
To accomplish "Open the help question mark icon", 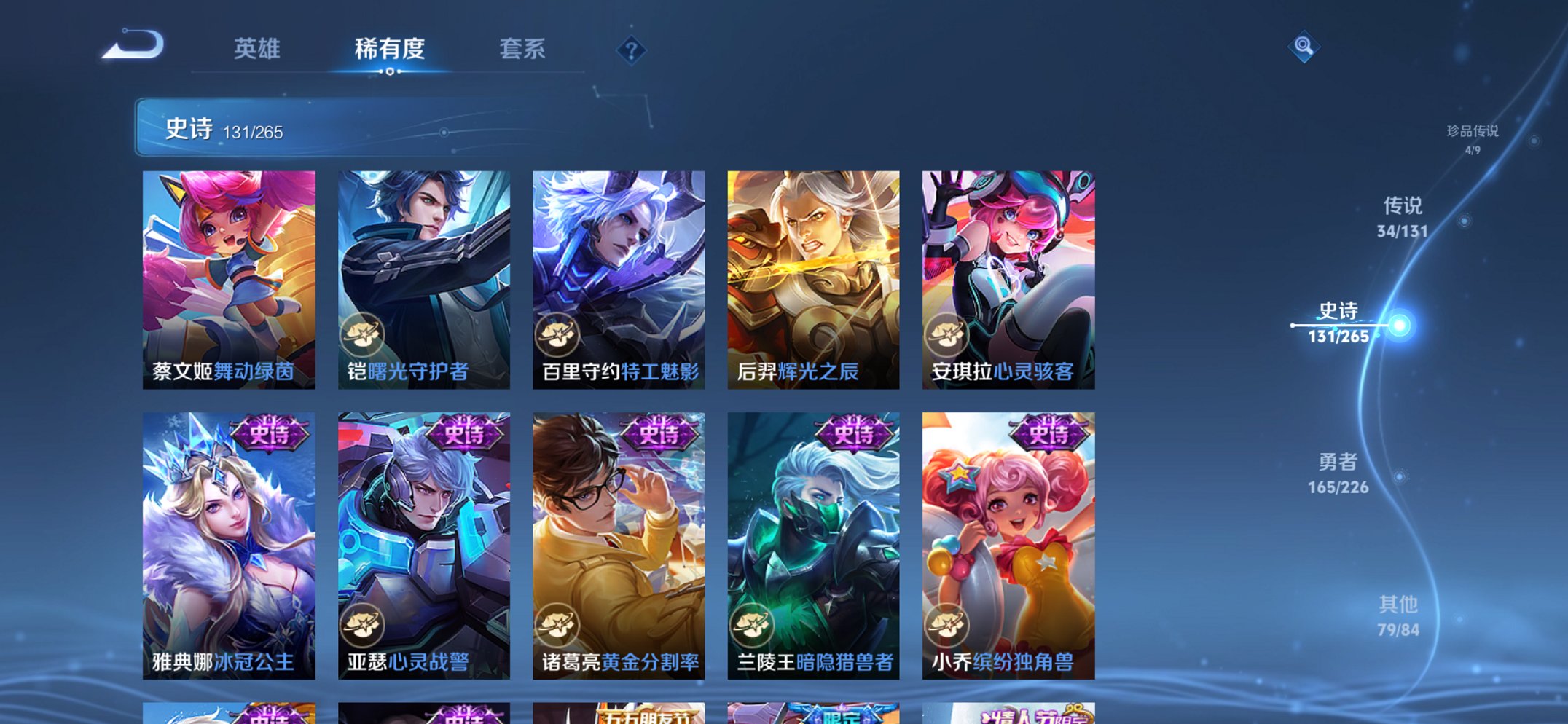I will [631, 51].
